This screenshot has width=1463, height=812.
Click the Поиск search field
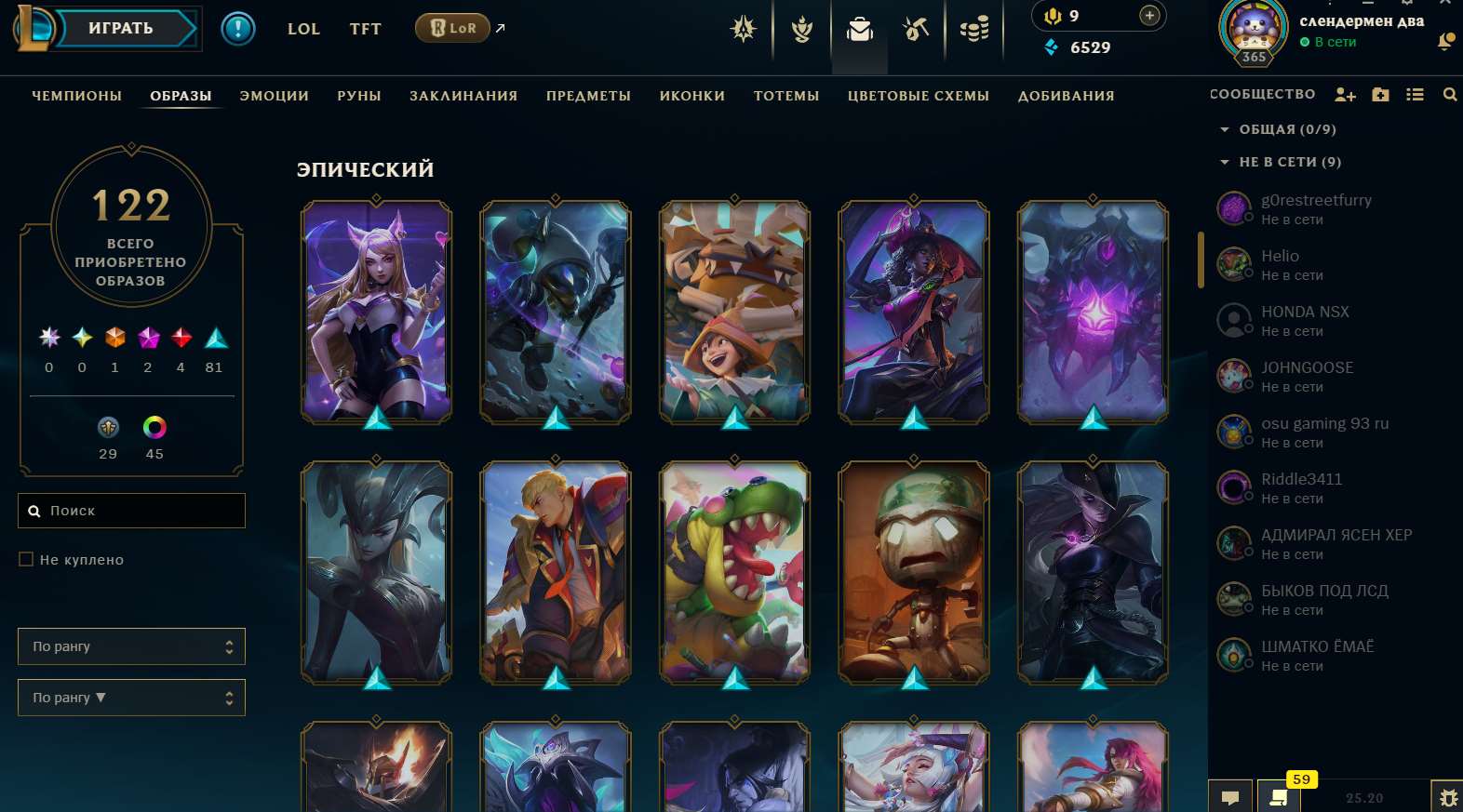click(131, 510)
